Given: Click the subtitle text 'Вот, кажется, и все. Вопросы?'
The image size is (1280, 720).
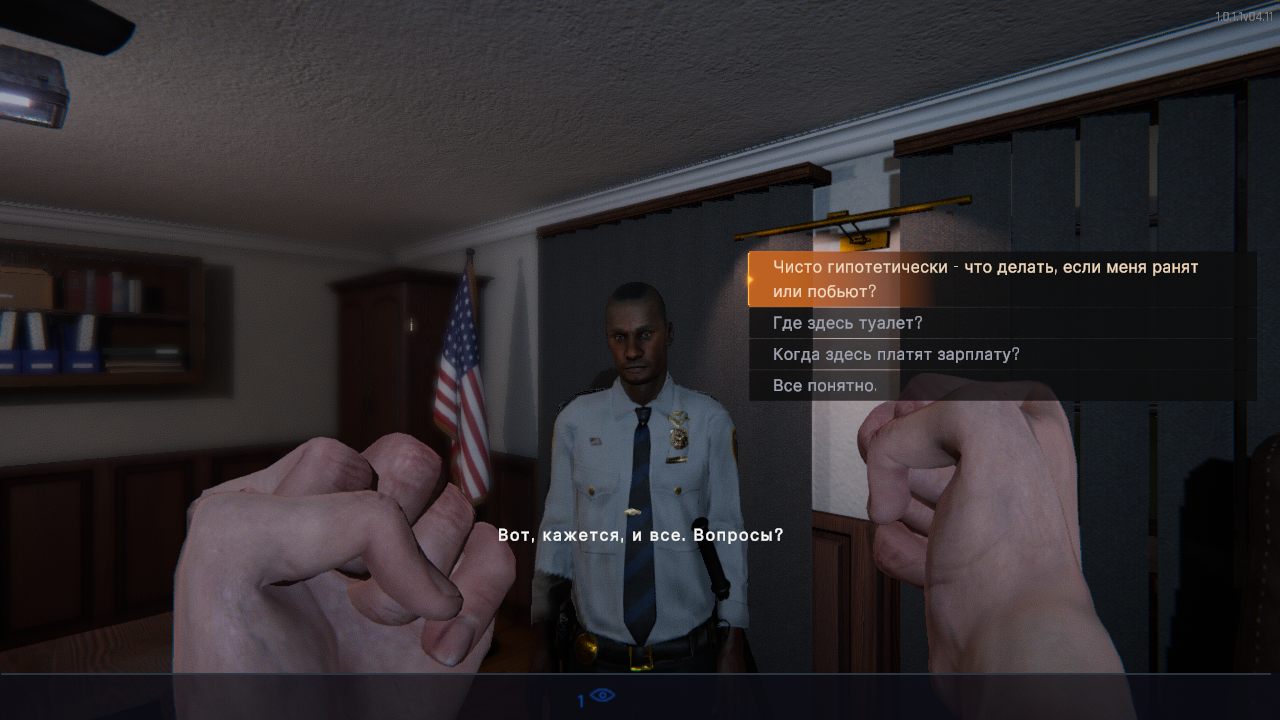Looking at the screenshot, I should coord(639,534).
